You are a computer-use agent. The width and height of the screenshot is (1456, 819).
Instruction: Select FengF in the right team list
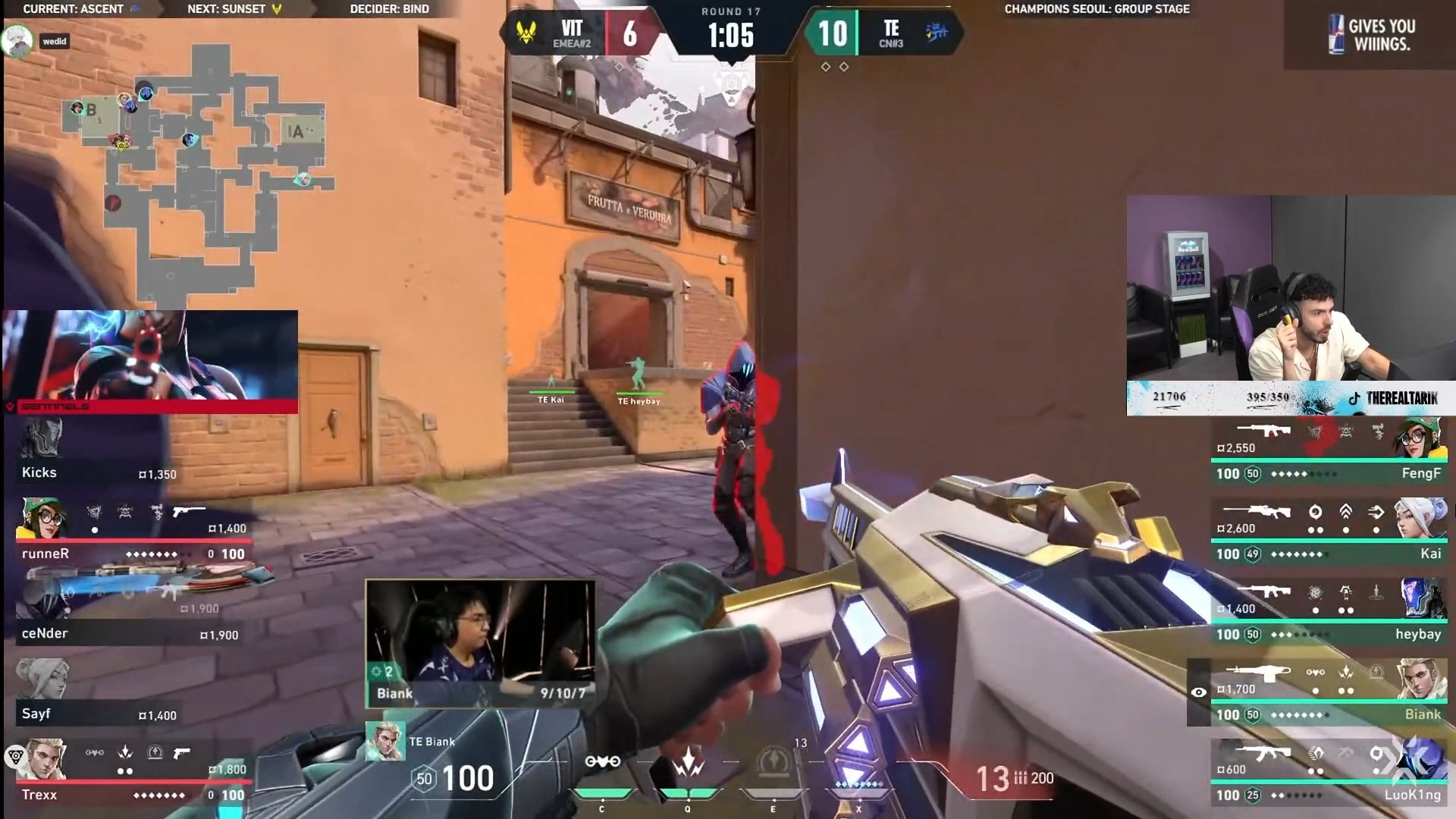tap(1329, 456)
